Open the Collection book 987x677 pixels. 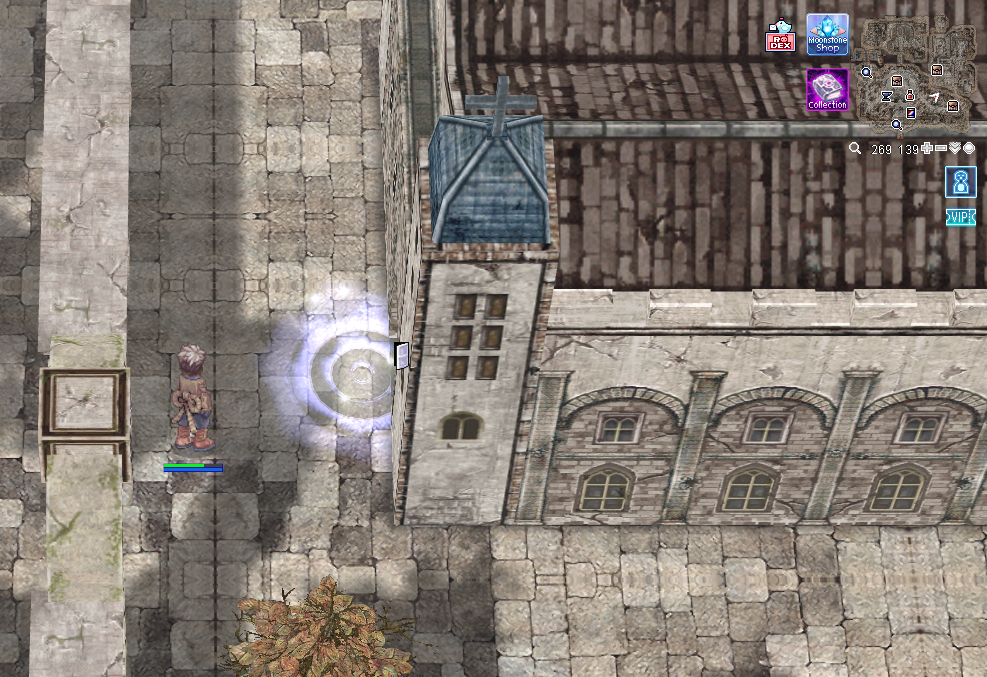827,89
